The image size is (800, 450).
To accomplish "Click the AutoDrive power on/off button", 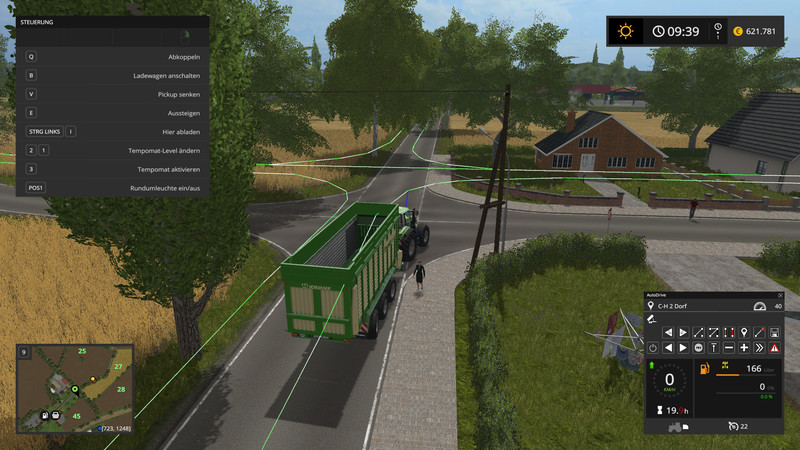I will tap(651, 347).
